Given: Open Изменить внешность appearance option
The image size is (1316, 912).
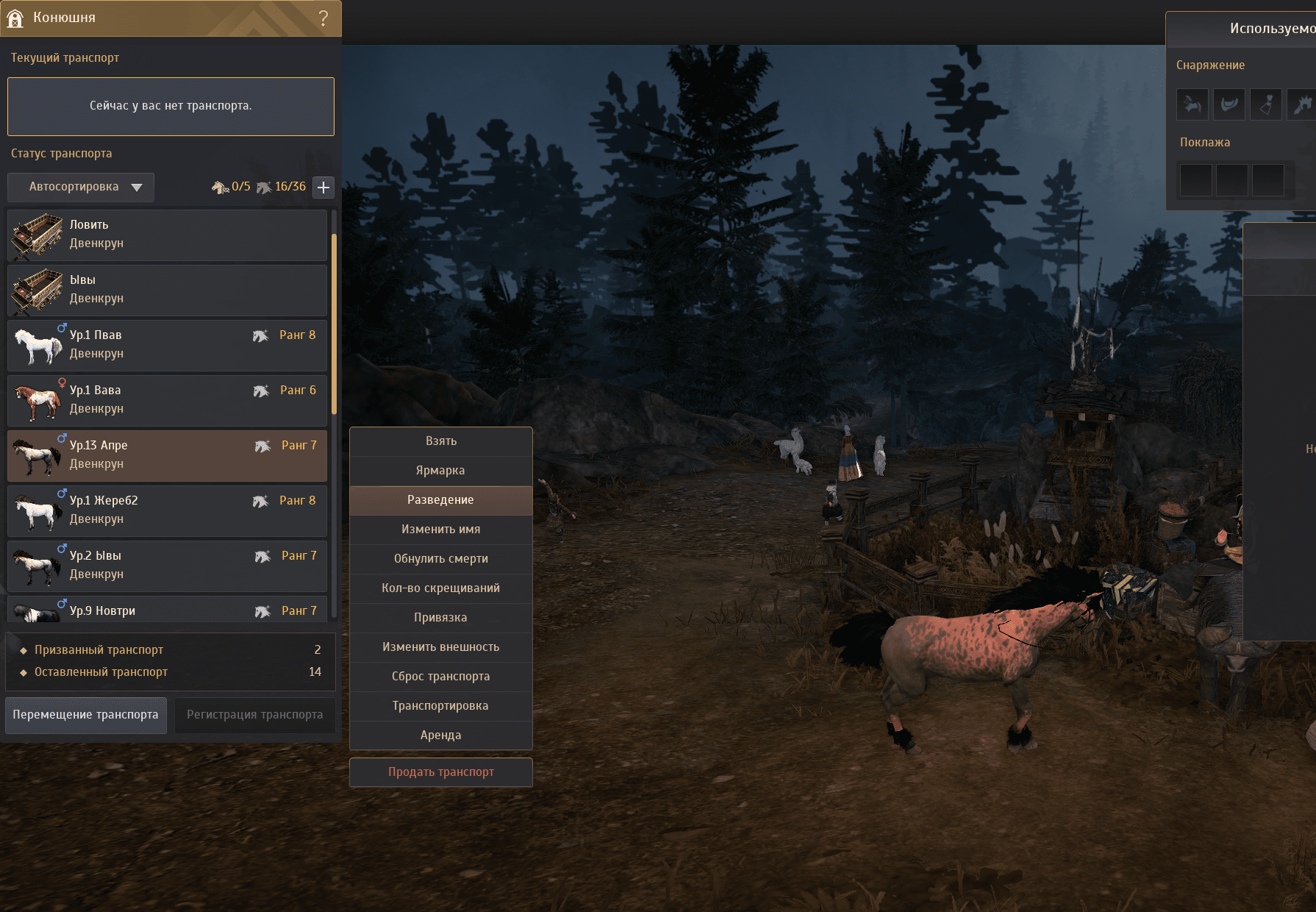Looking at the screenshot, I should click(x=440, y=647).
